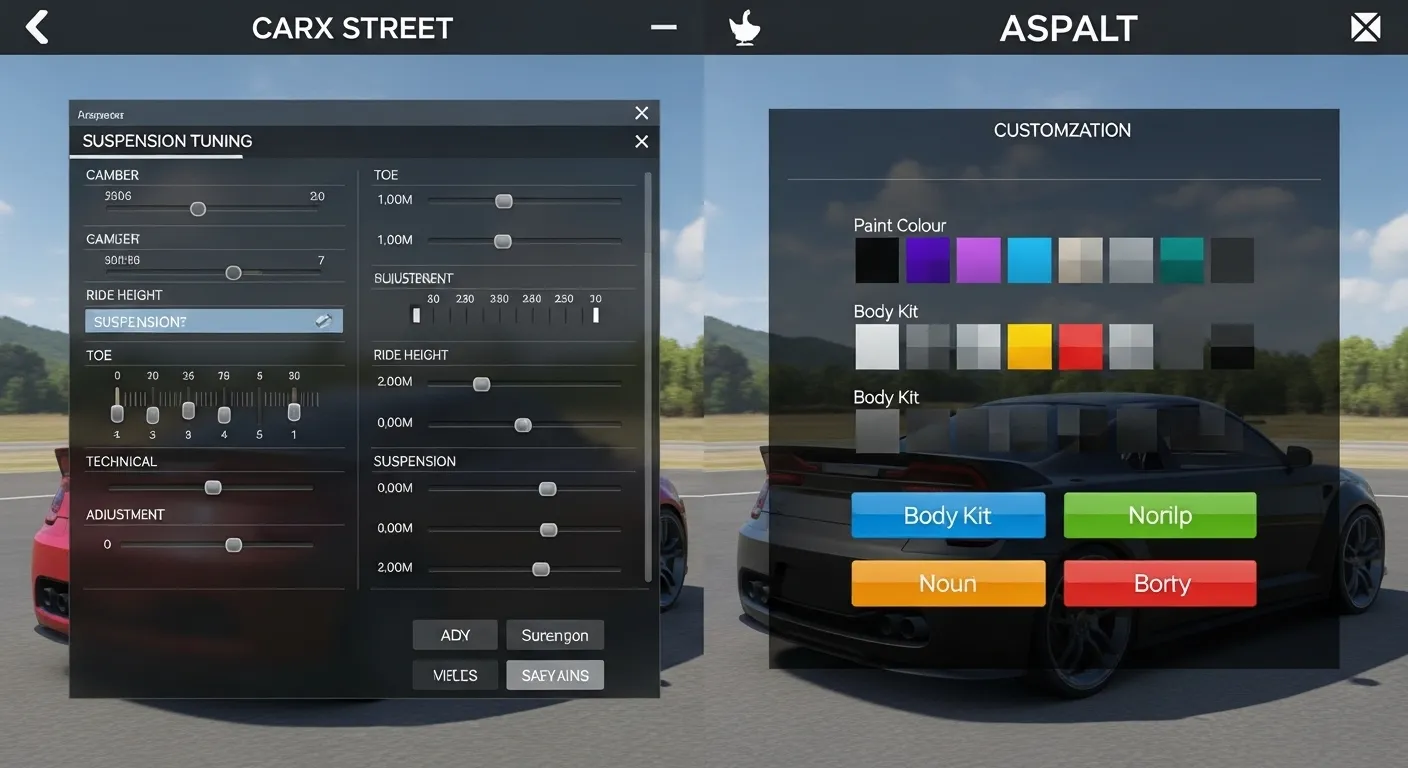Toggle the VIELES option
Screen dimensions: 1408x768
[455, 674]
